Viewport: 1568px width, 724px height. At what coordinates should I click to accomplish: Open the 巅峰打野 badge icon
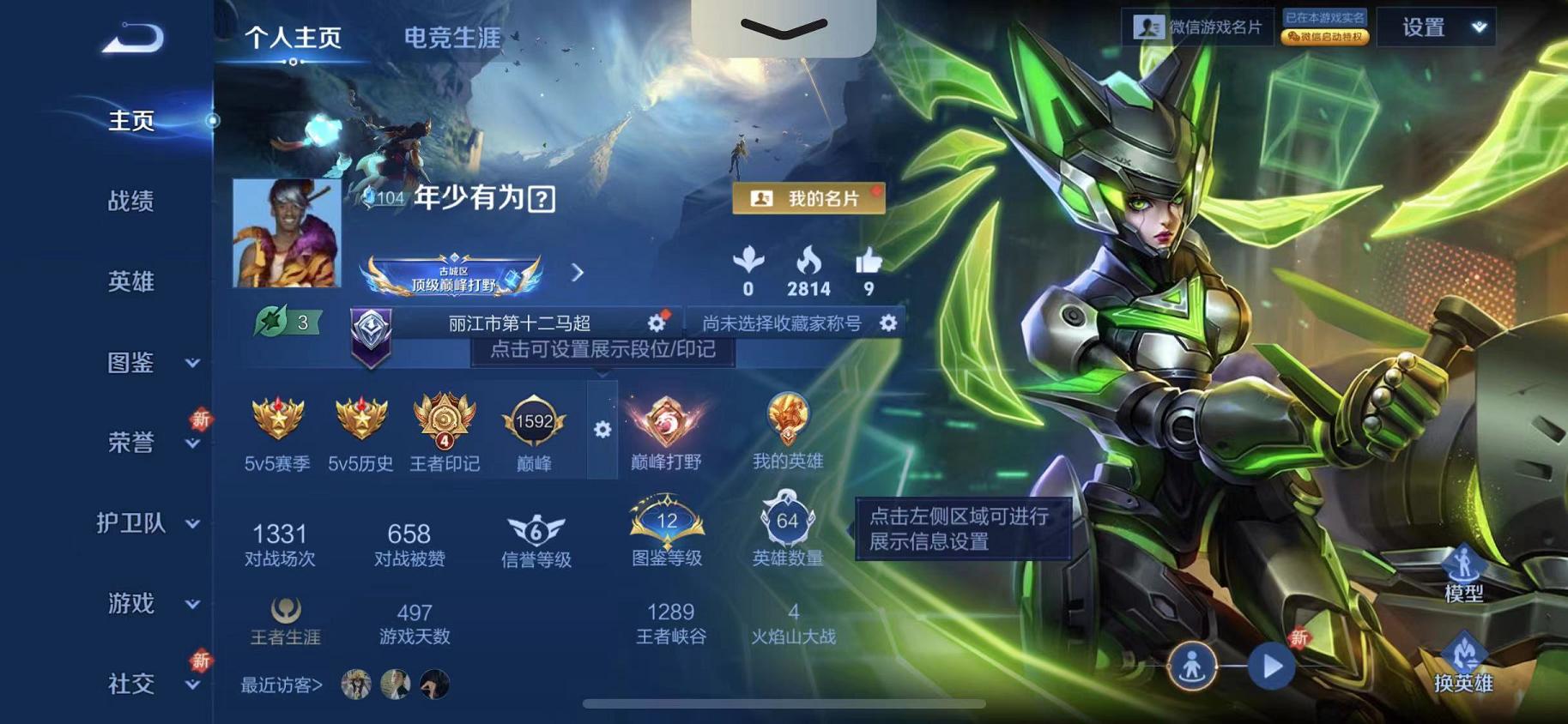[x=666, y=422]
